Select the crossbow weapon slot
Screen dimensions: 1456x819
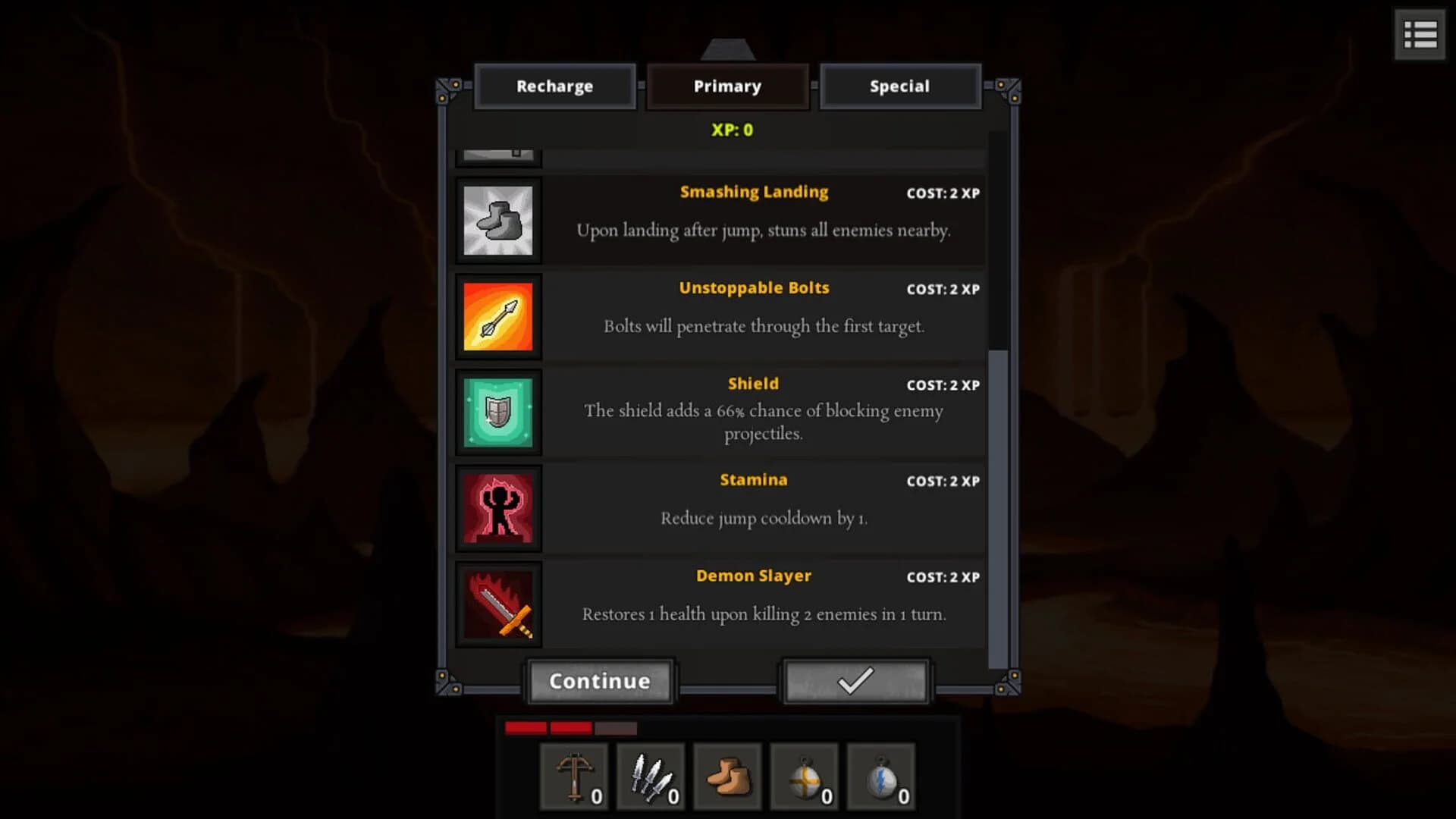tap(574, 777)
